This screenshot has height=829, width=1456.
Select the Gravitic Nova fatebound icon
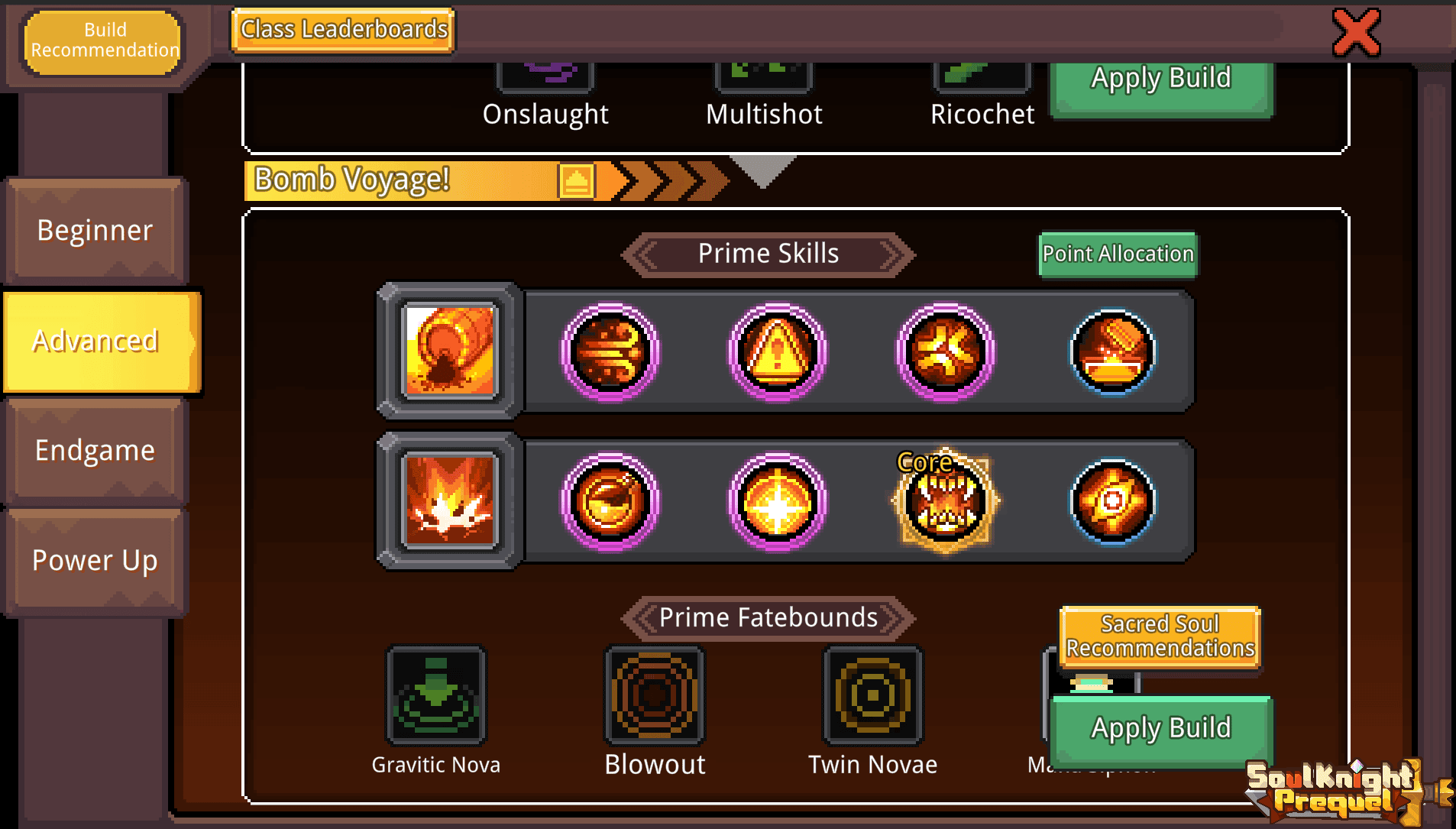pyautogui.click(x=436, y=695)
